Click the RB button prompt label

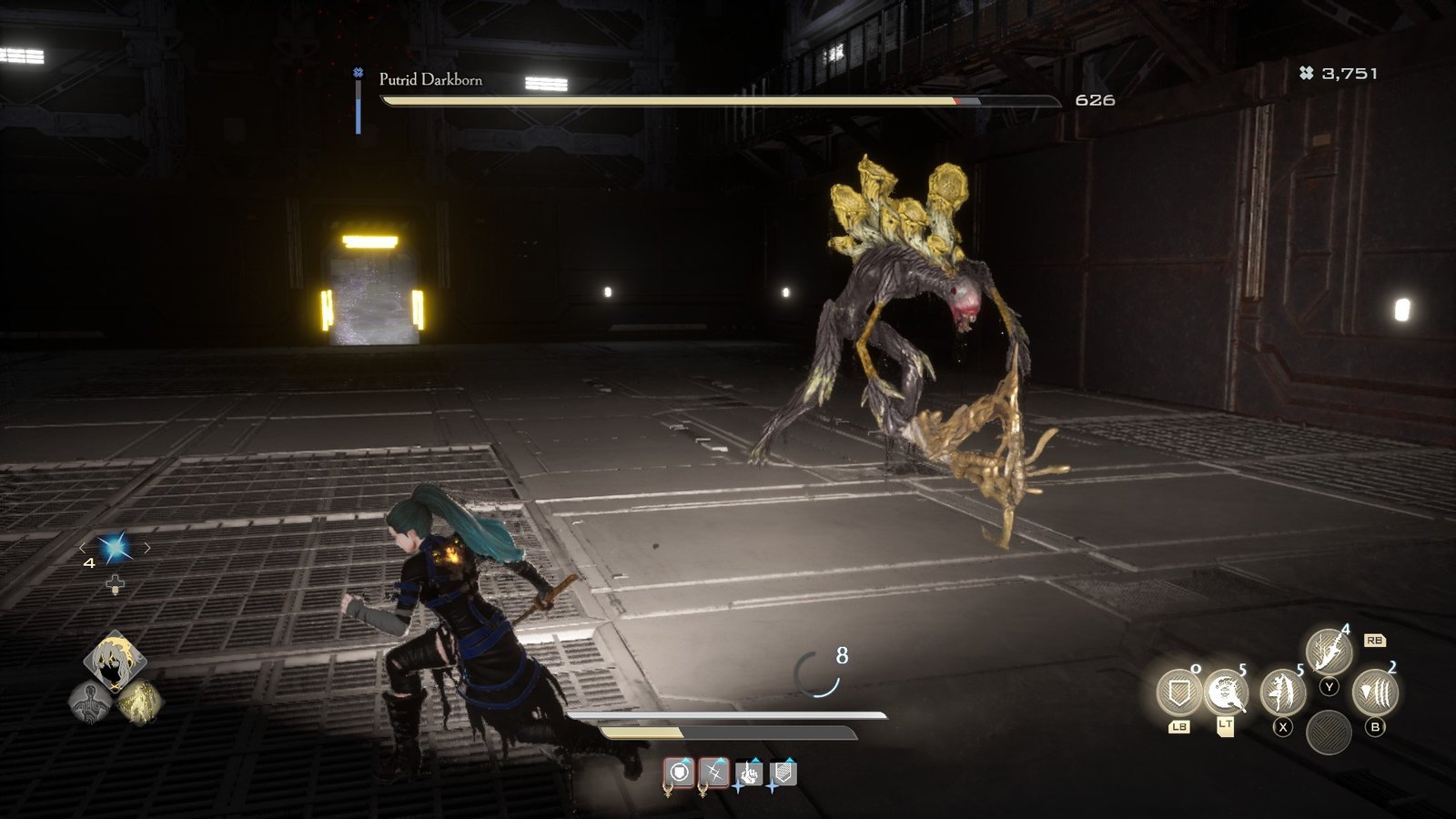tap(1375, 642)
